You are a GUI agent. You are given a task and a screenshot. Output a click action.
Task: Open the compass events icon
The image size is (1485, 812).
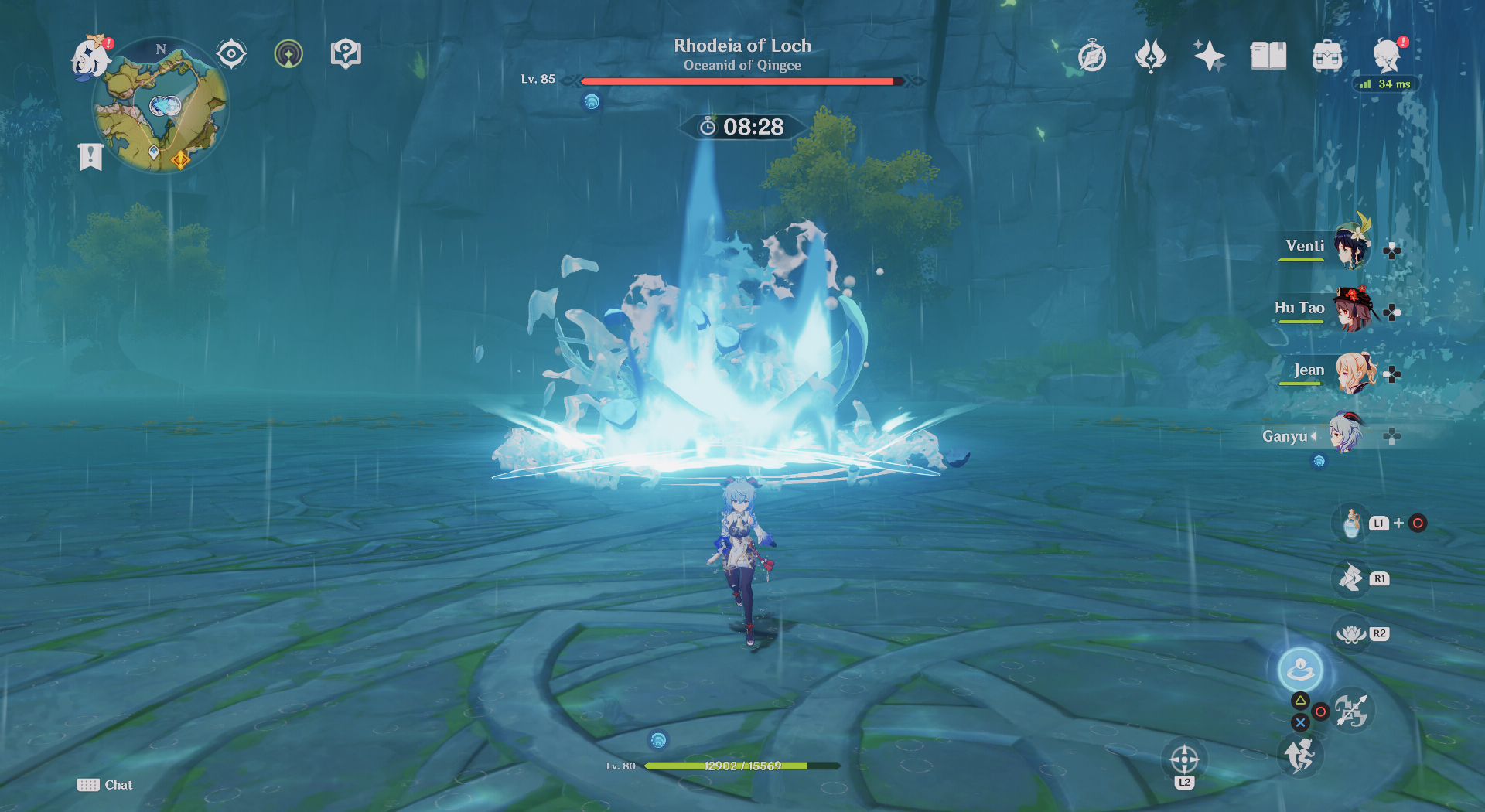coord(1092,56)
